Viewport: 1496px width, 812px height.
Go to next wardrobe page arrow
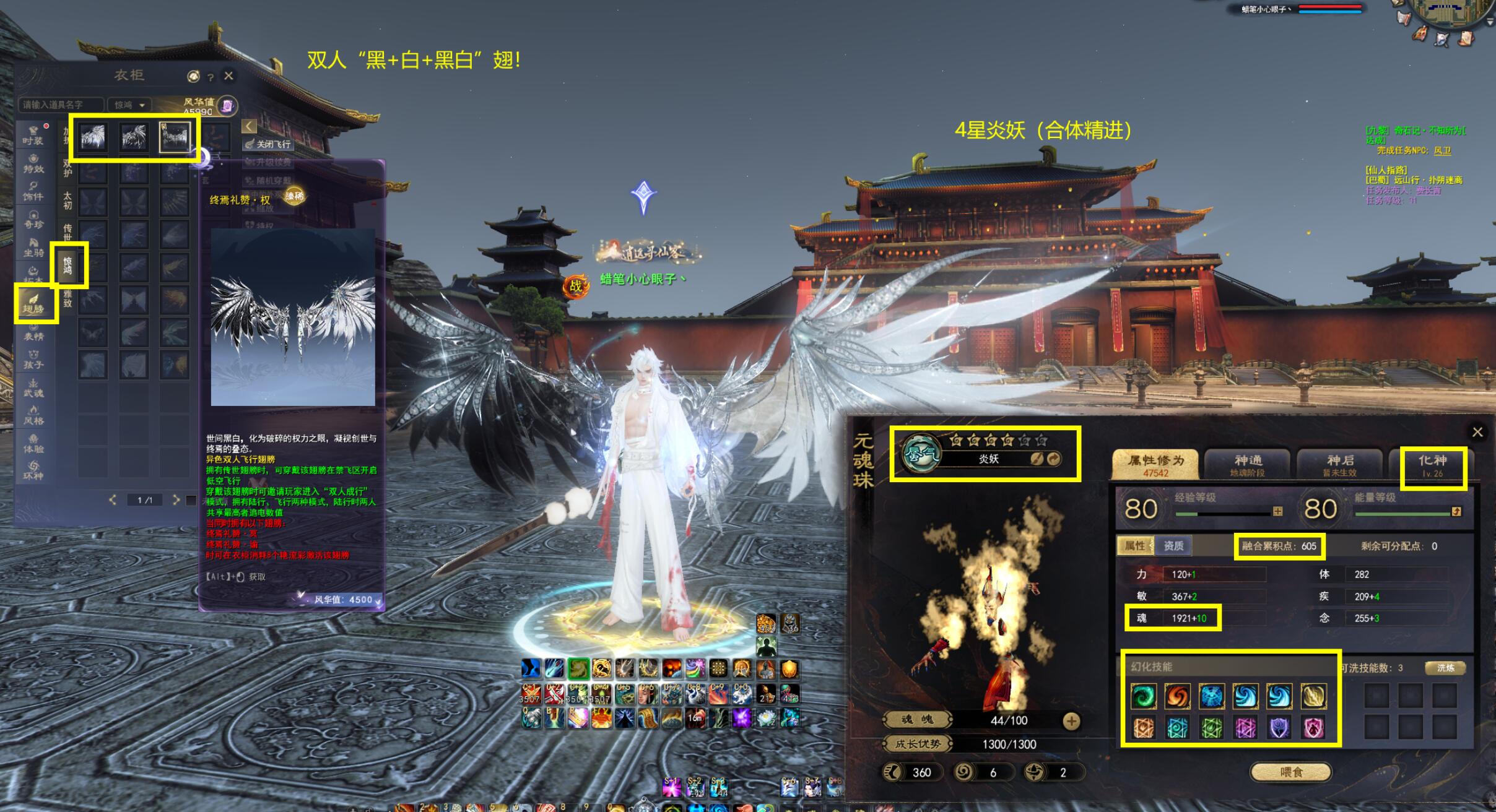click(176, 499)
